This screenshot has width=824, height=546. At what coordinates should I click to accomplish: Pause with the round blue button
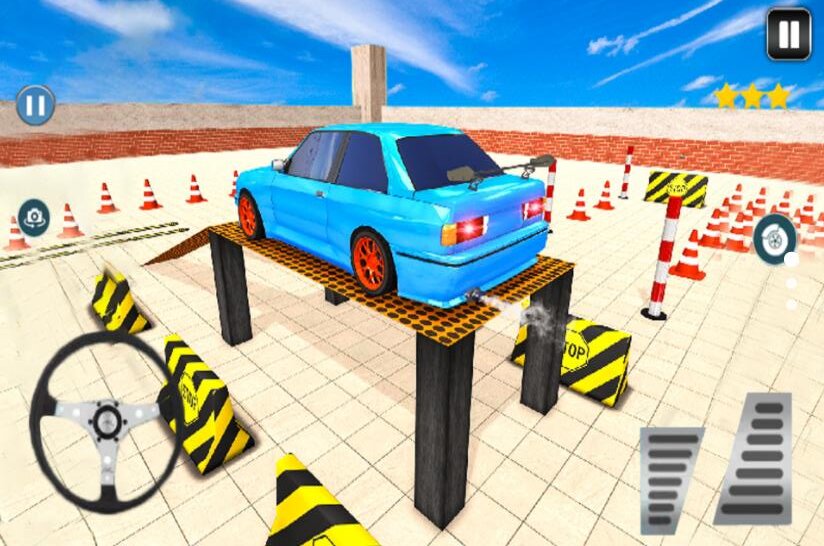coord(35,105)
